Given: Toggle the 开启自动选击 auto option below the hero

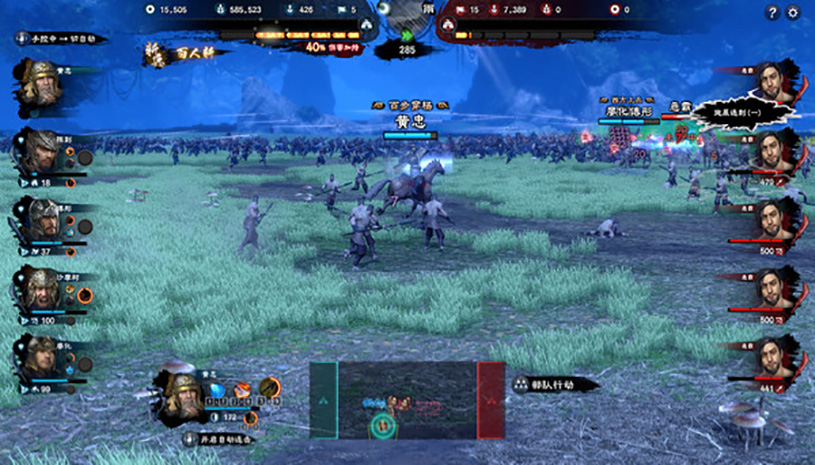Looking at the screenshot, I should coord(219,438).
